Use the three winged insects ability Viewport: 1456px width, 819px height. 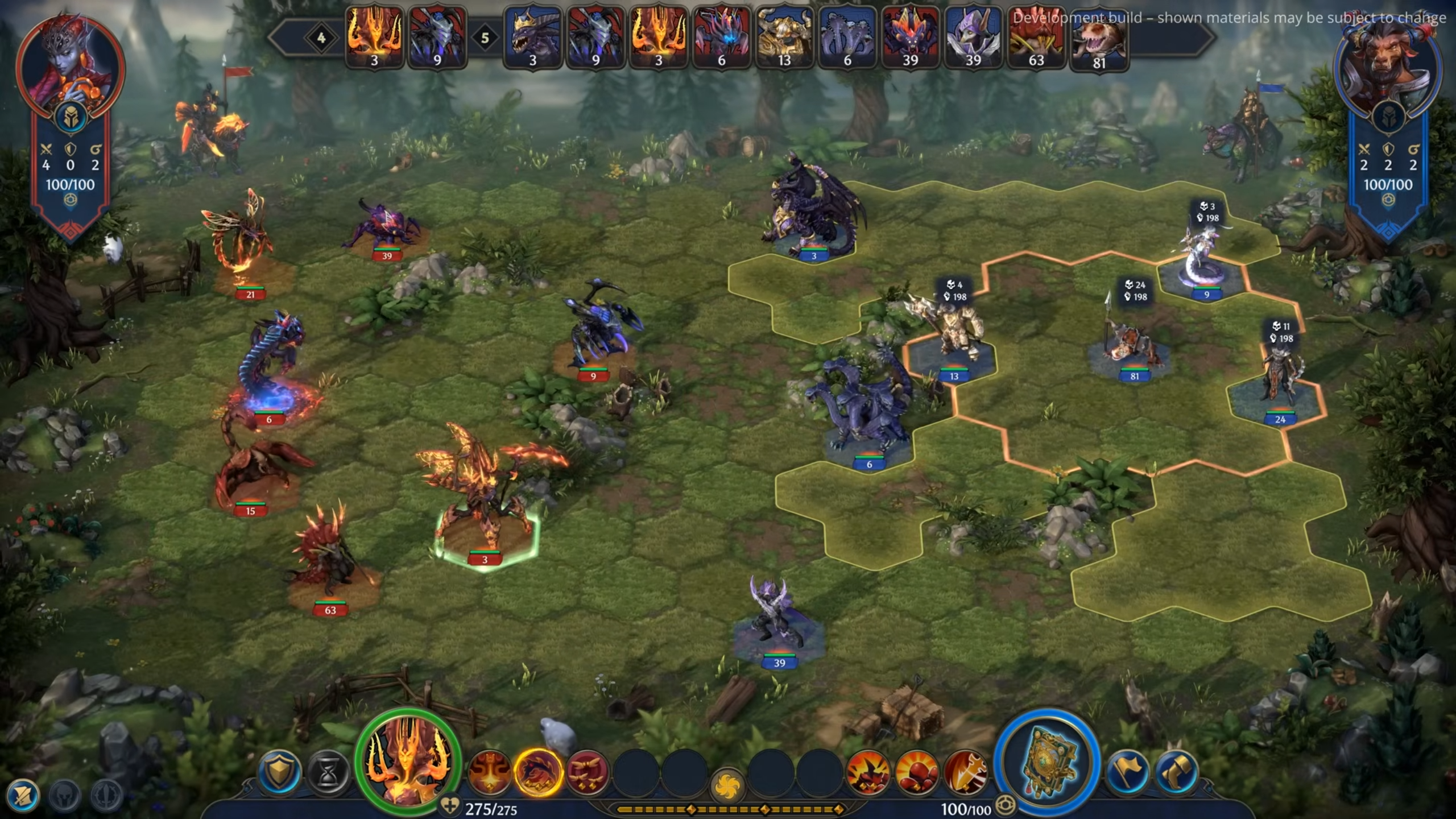point(588,772)
